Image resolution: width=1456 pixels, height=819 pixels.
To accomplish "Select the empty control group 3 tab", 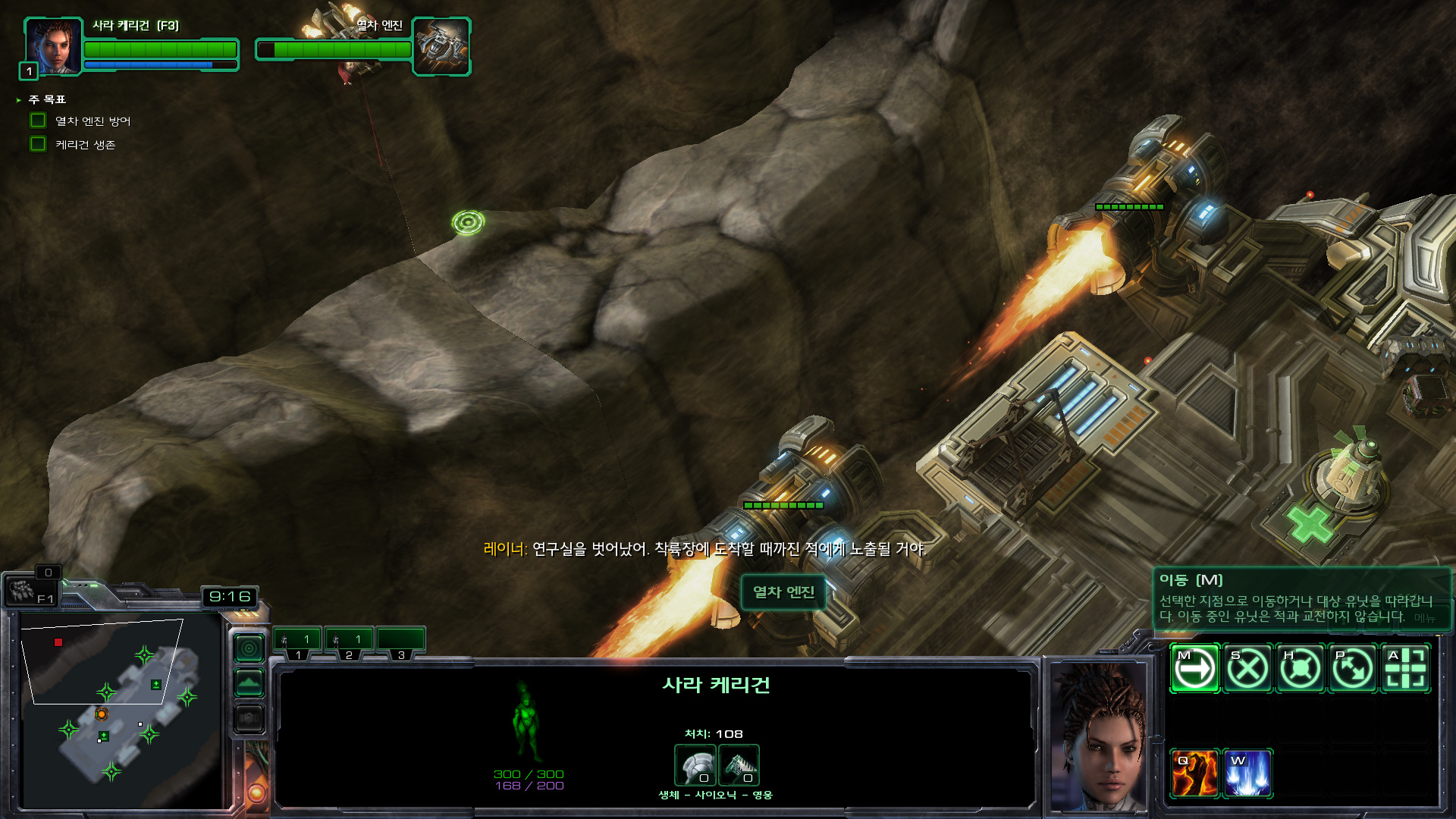I will 400,642.
